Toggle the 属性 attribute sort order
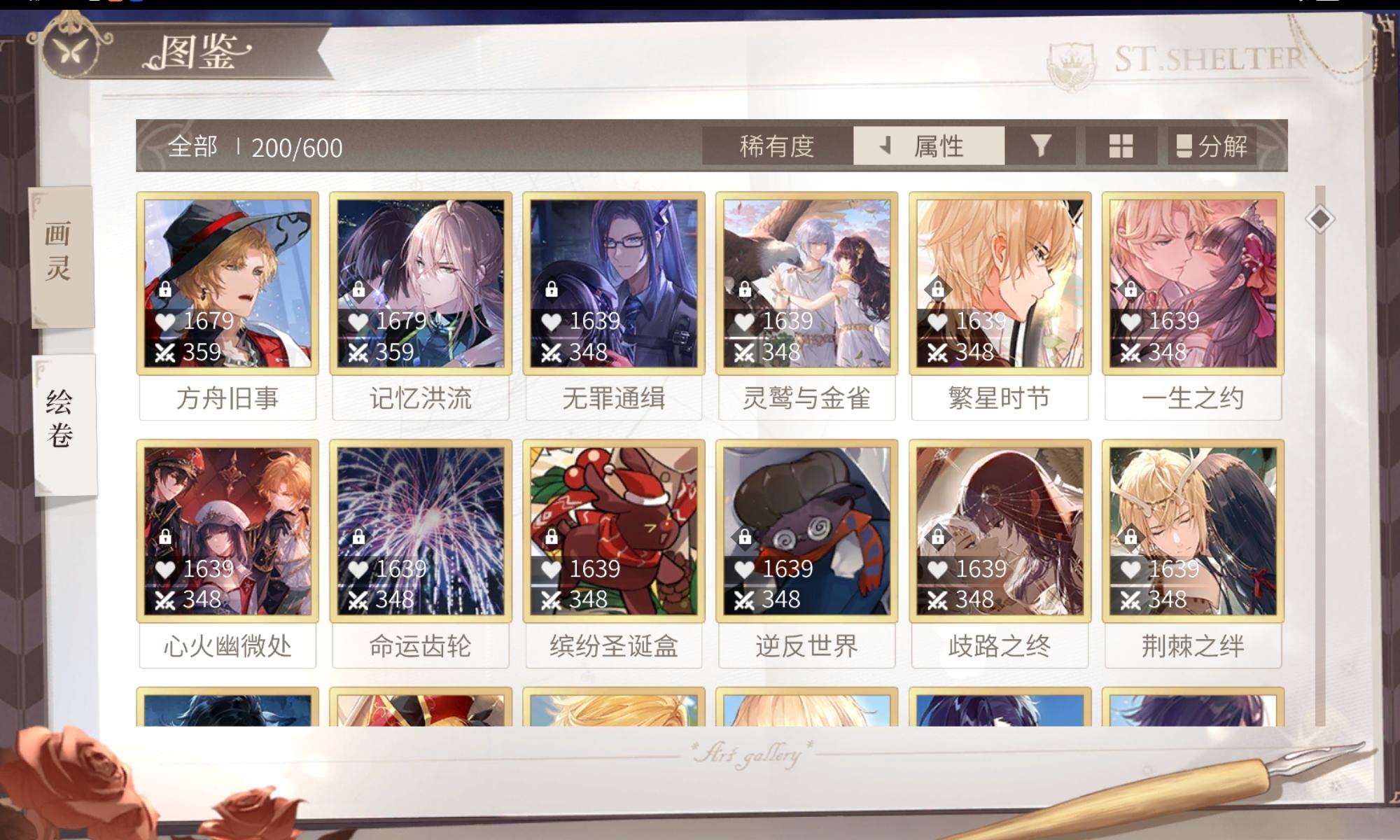 [x=939, y=146]
